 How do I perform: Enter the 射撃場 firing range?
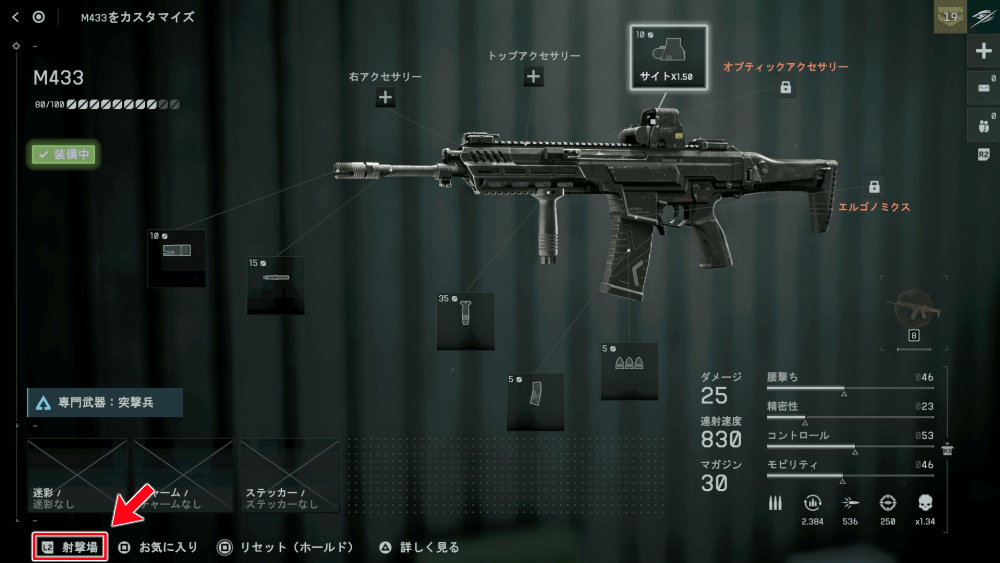(x=69, y=547)
